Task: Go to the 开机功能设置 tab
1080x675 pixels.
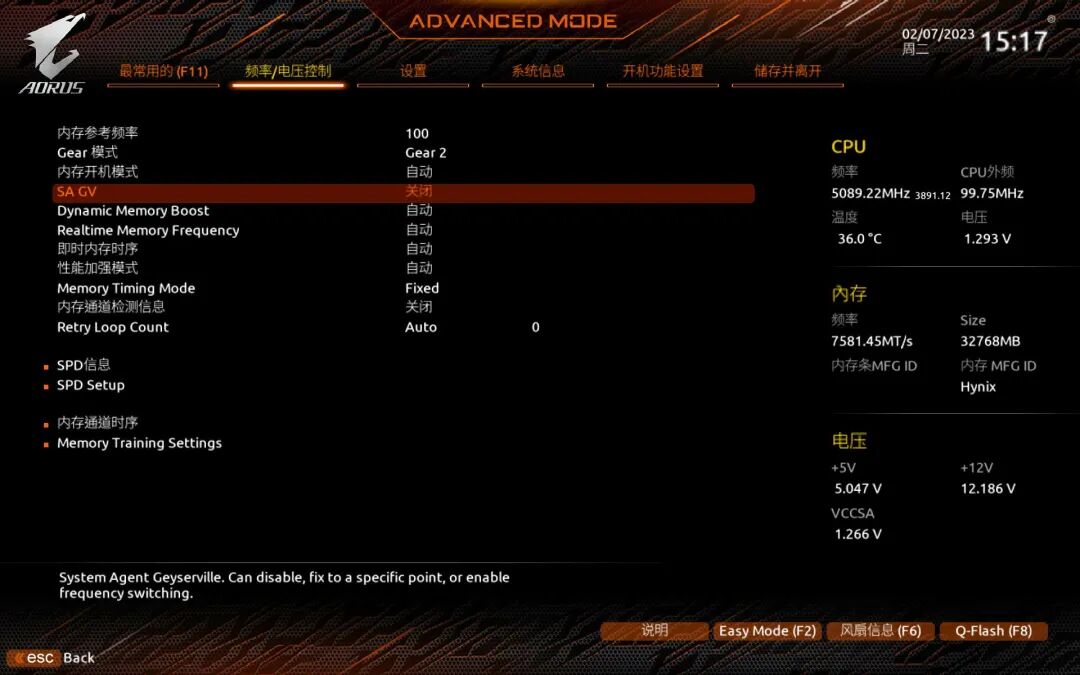Action: point(663,71)
